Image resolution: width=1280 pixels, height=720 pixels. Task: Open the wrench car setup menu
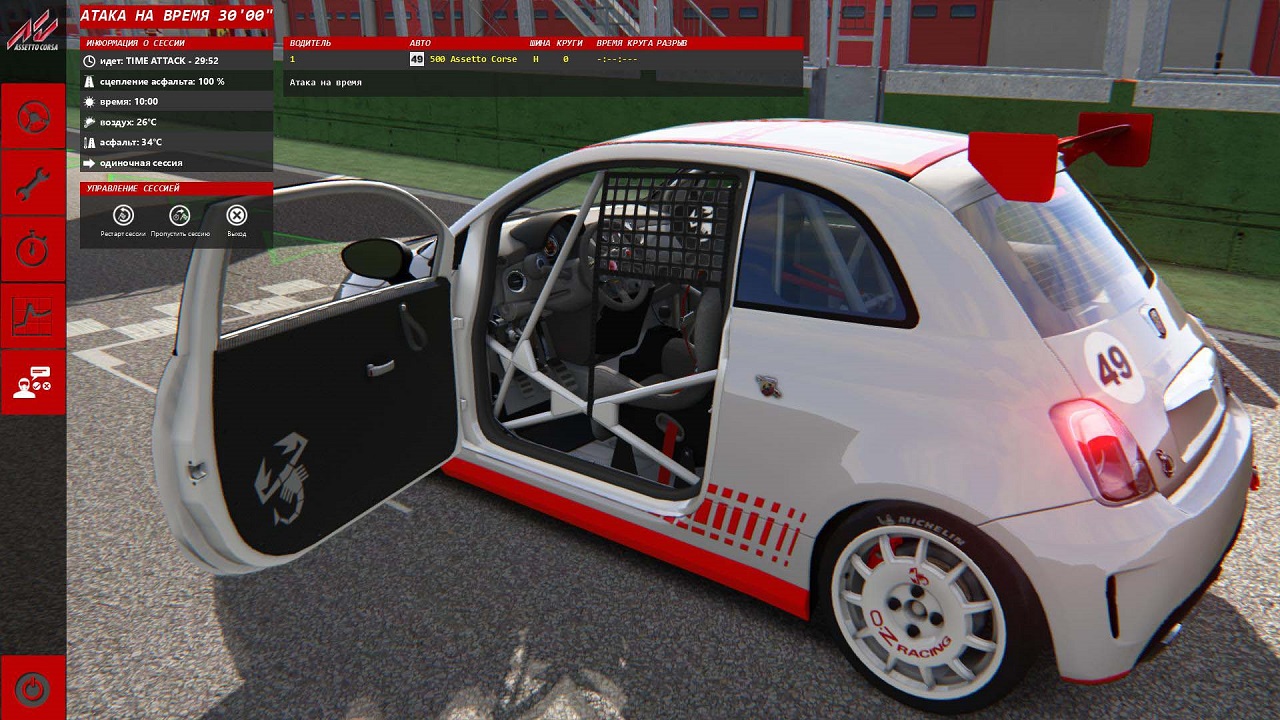pyautogui.click(x=33, y=183)
